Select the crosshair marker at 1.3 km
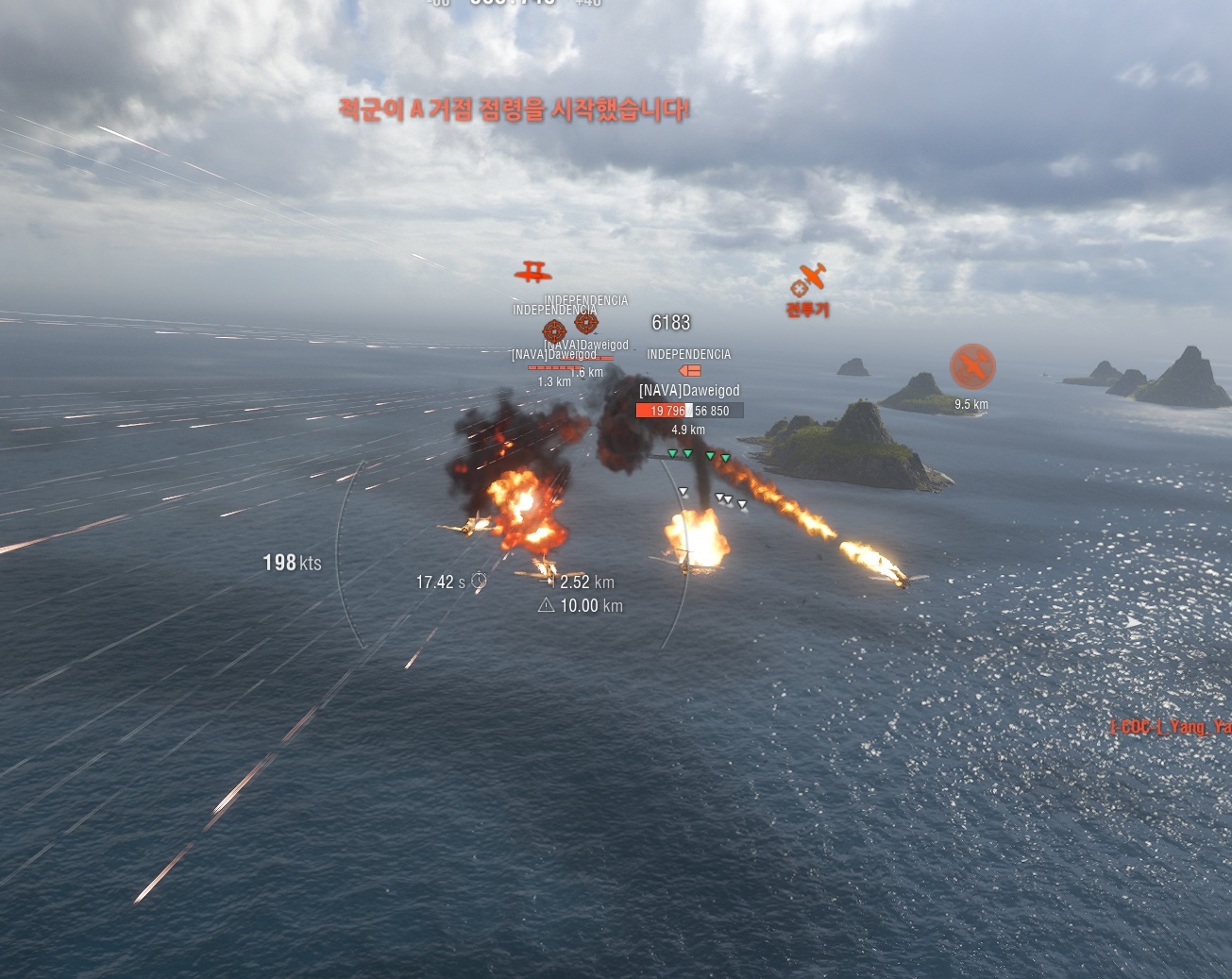The height and width of the screenshot is (979, 1232). tap(554, 330)
